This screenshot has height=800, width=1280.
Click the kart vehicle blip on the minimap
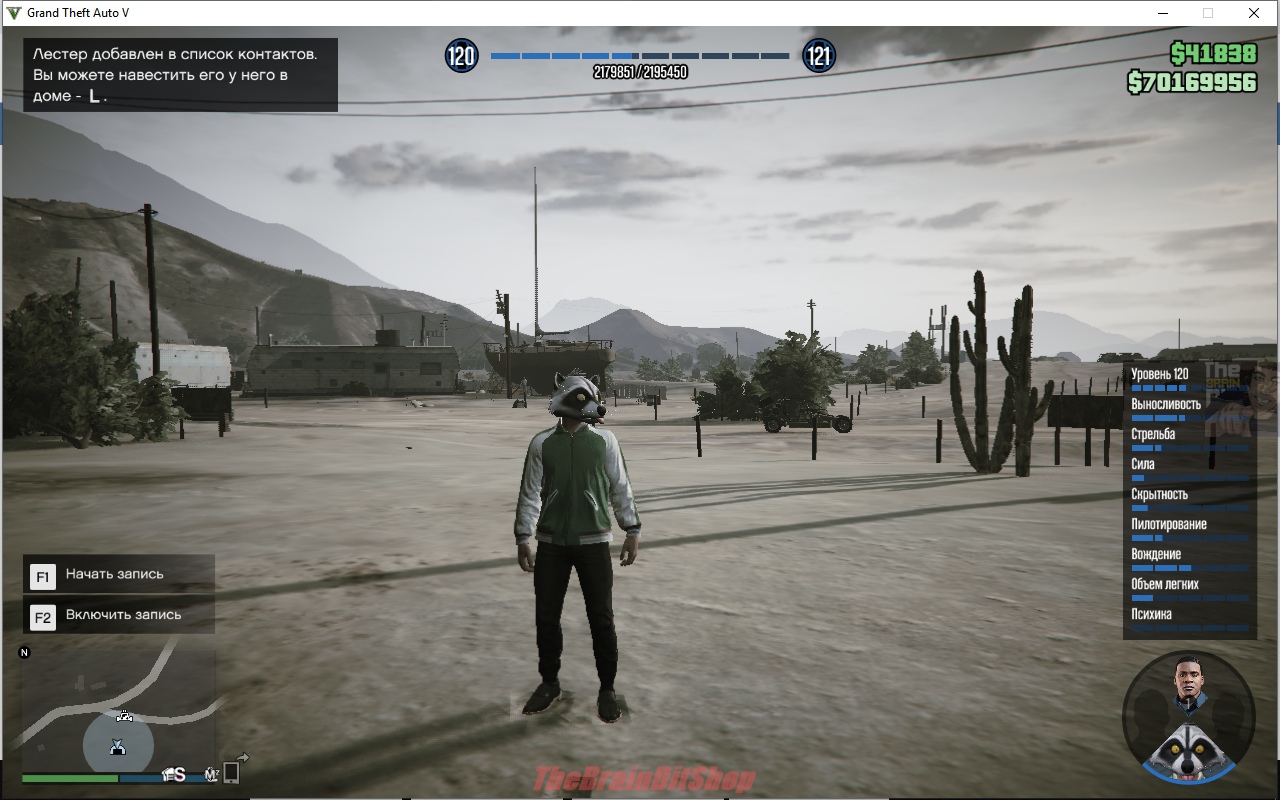tap(125, 716)
